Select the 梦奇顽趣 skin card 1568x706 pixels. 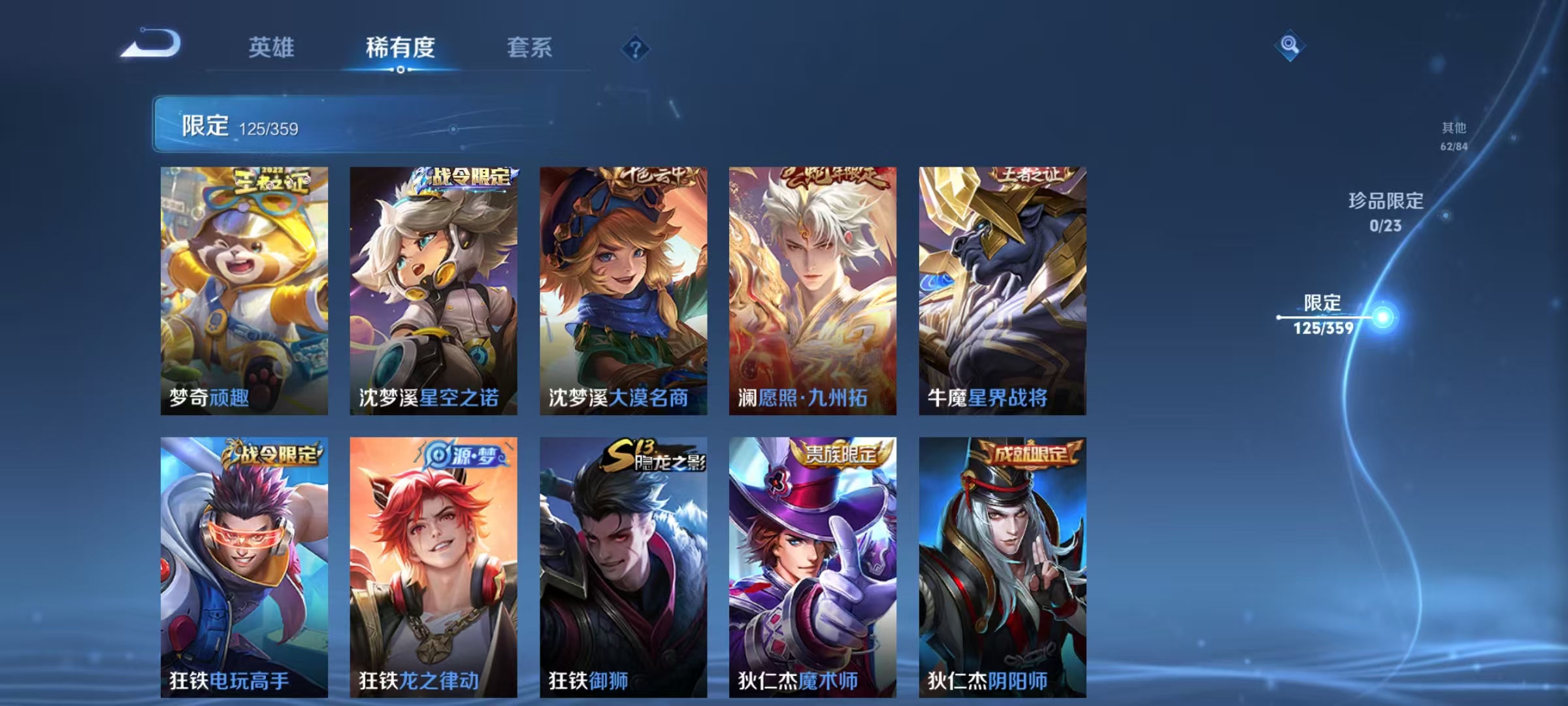point(243,288)
